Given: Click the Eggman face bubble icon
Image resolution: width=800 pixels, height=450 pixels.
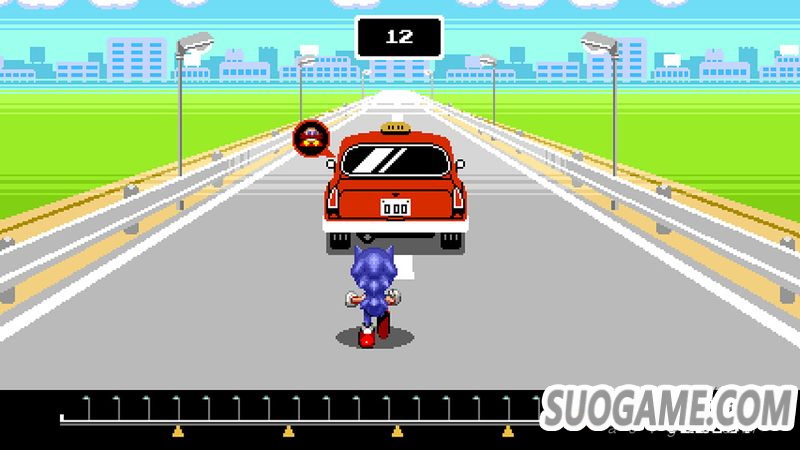Looking at the screenshot, I should coord(309,137).
